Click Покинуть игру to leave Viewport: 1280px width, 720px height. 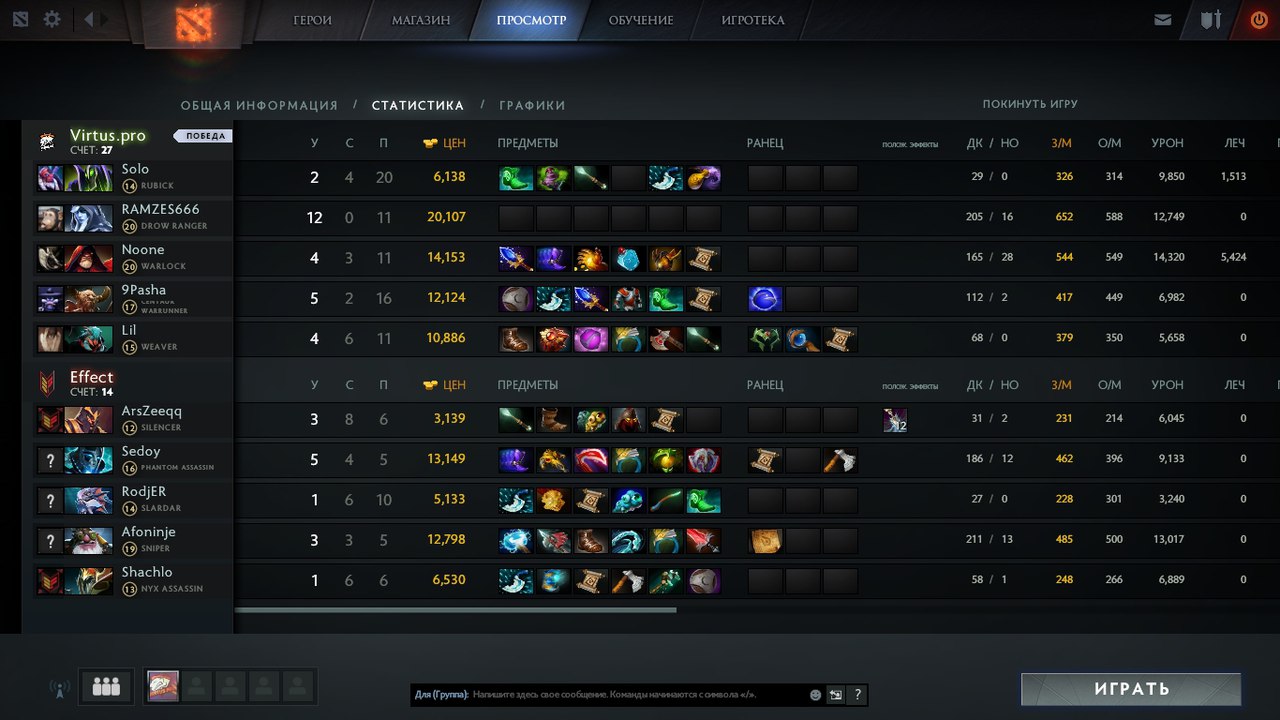tap(1030, 104)
